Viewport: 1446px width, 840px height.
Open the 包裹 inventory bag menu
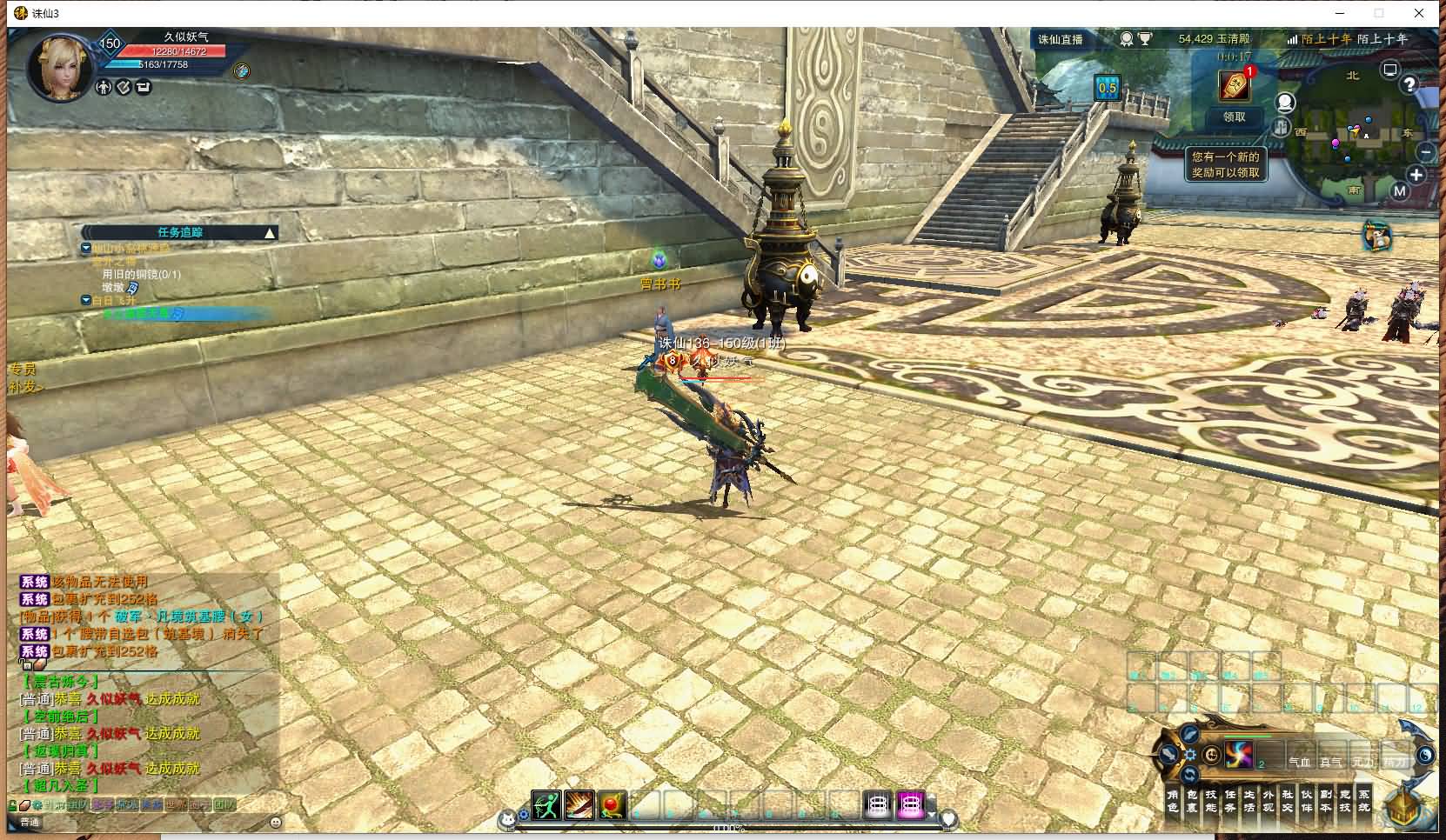[x=1191, y=801]
